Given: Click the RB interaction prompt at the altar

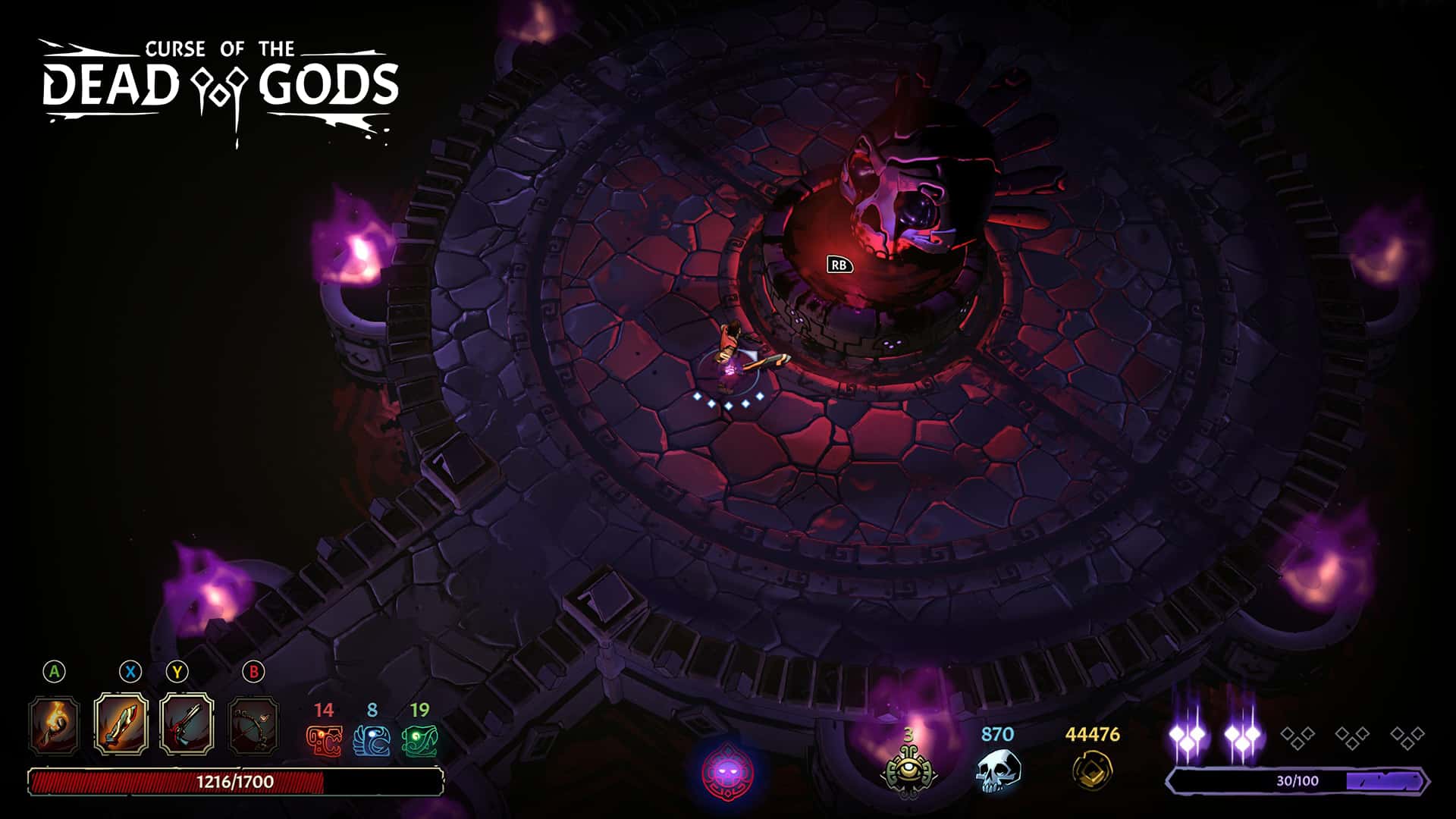Looking at the screenshot, I should pos(839,266).
